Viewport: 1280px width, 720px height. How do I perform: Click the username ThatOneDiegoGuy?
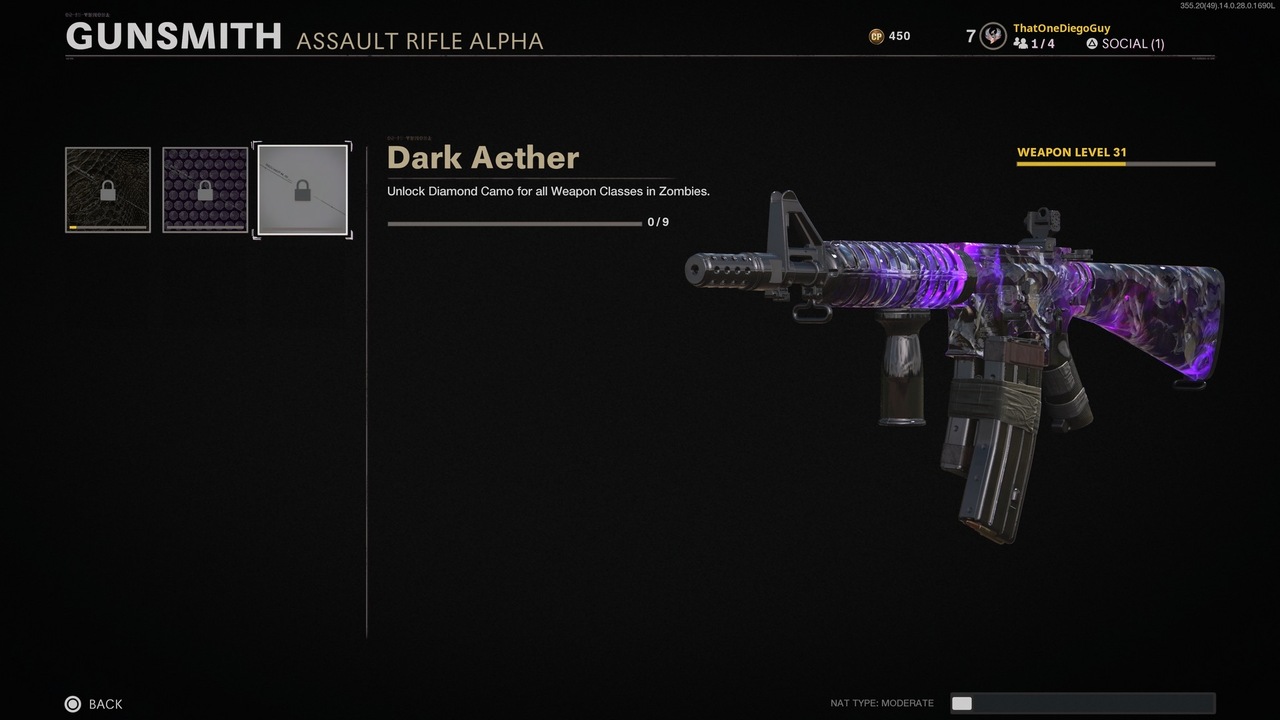pyautogui.click(x=1061, y=28)
